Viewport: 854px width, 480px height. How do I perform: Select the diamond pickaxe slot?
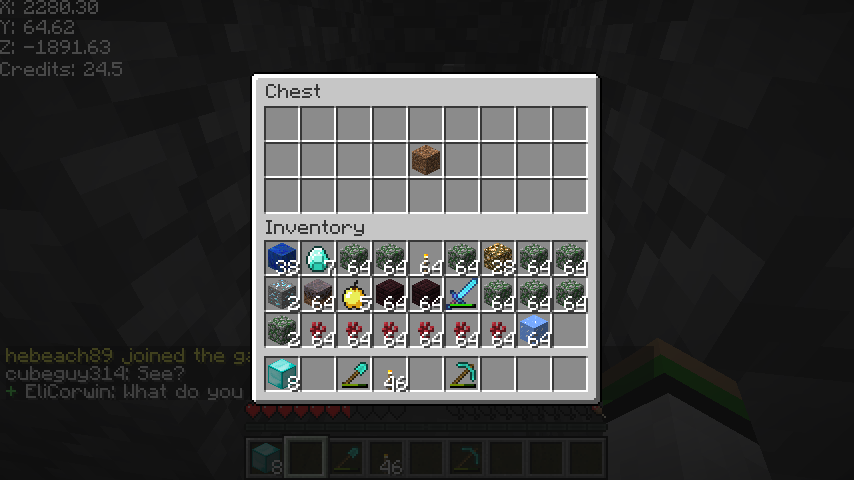tap(462, 374)
